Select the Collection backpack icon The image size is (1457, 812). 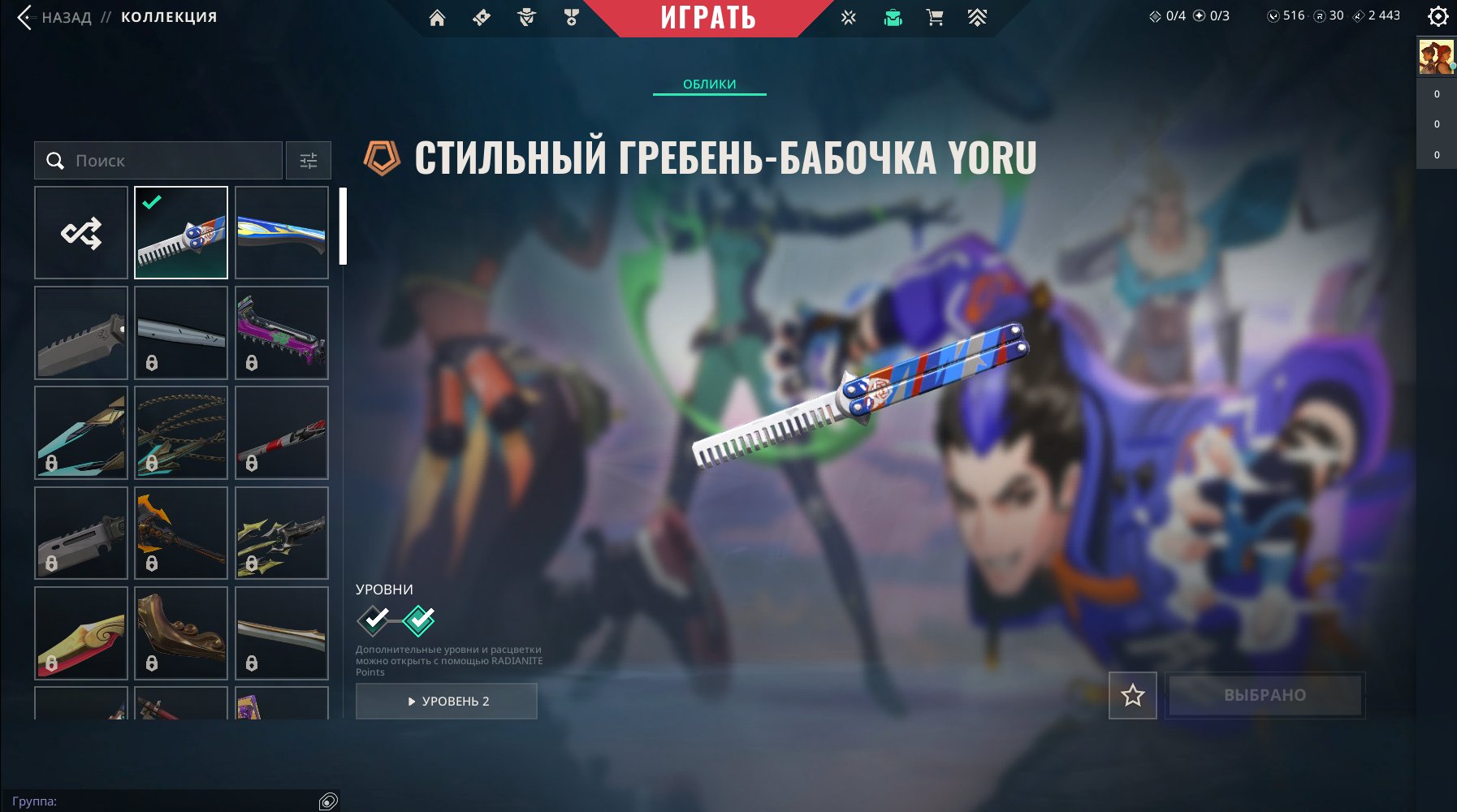tap(893, 16)
